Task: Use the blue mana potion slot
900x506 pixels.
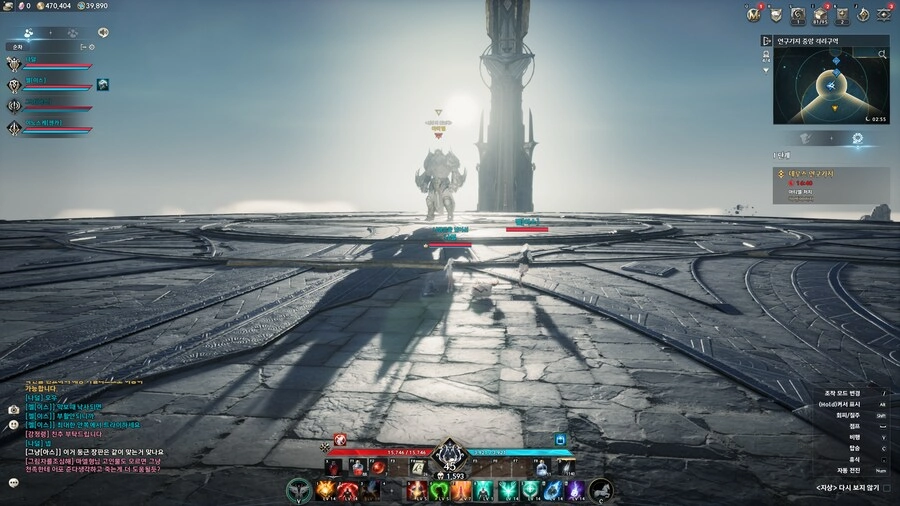Action: (x=541, y=466)
